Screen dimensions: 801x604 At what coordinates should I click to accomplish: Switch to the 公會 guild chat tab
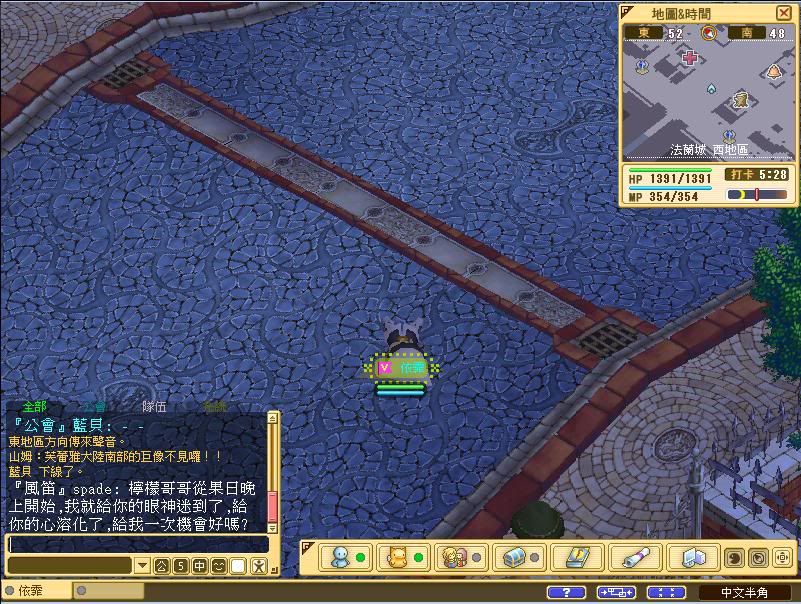(93, 406)
